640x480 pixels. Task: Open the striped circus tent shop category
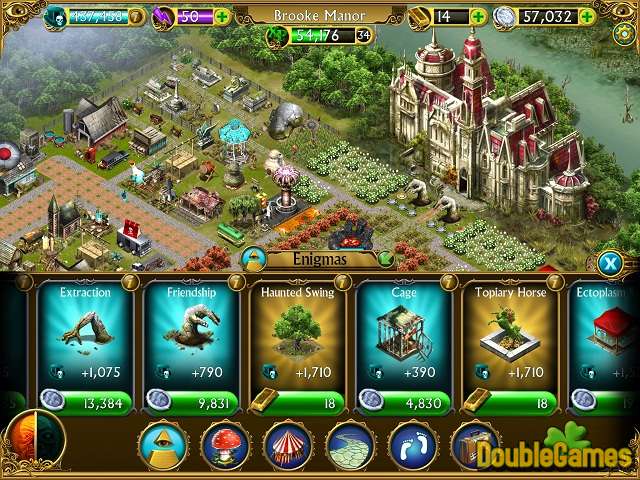tap(288, 445)
